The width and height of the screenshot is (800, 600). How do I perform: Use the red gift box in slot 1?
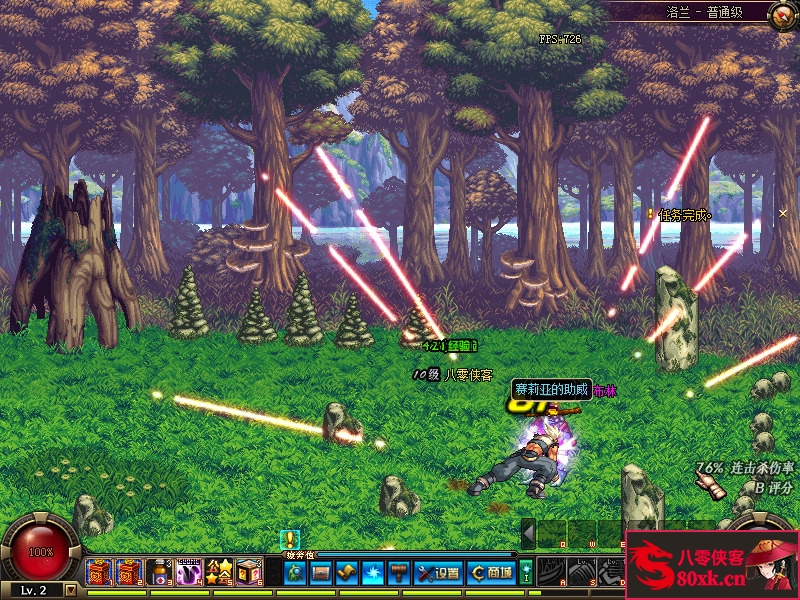(x=98, y=572)
